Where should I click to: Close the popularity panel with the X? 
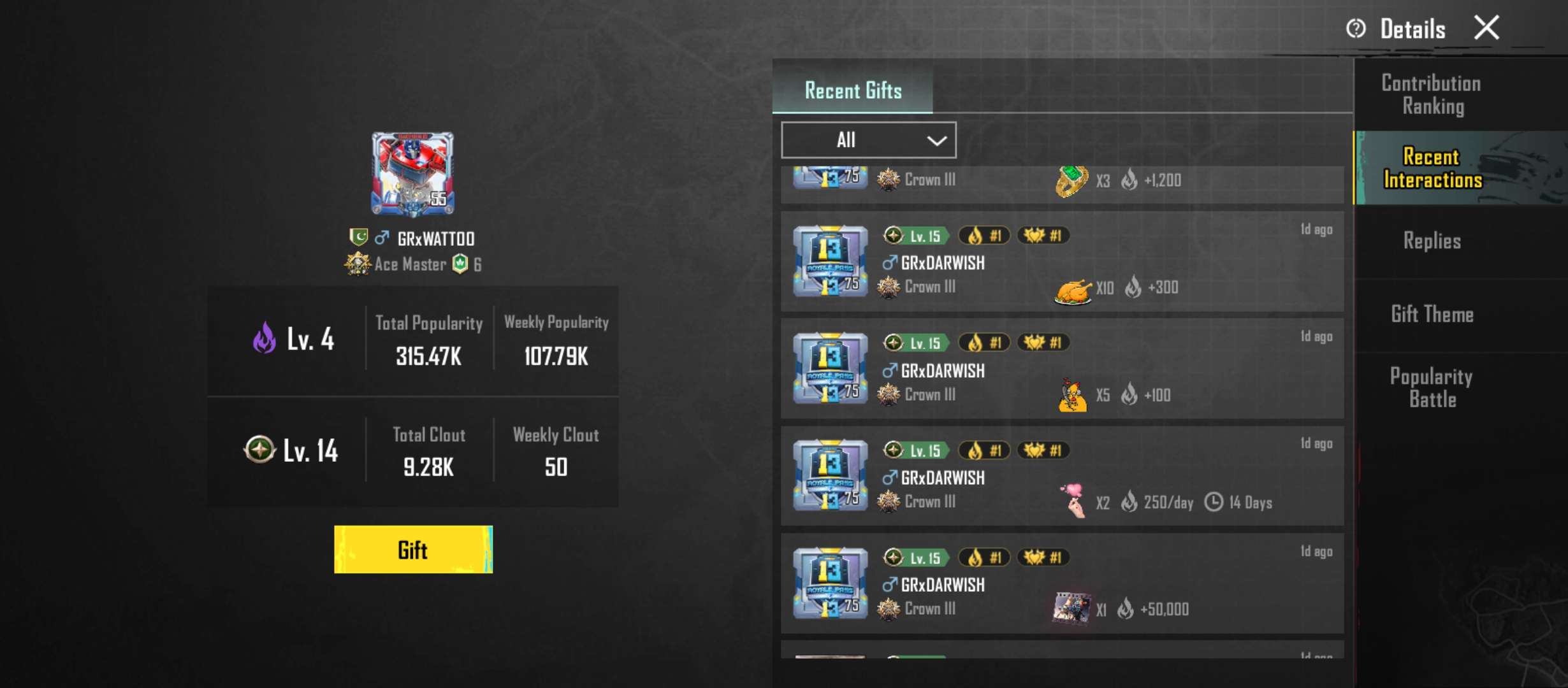(1486, 28)
